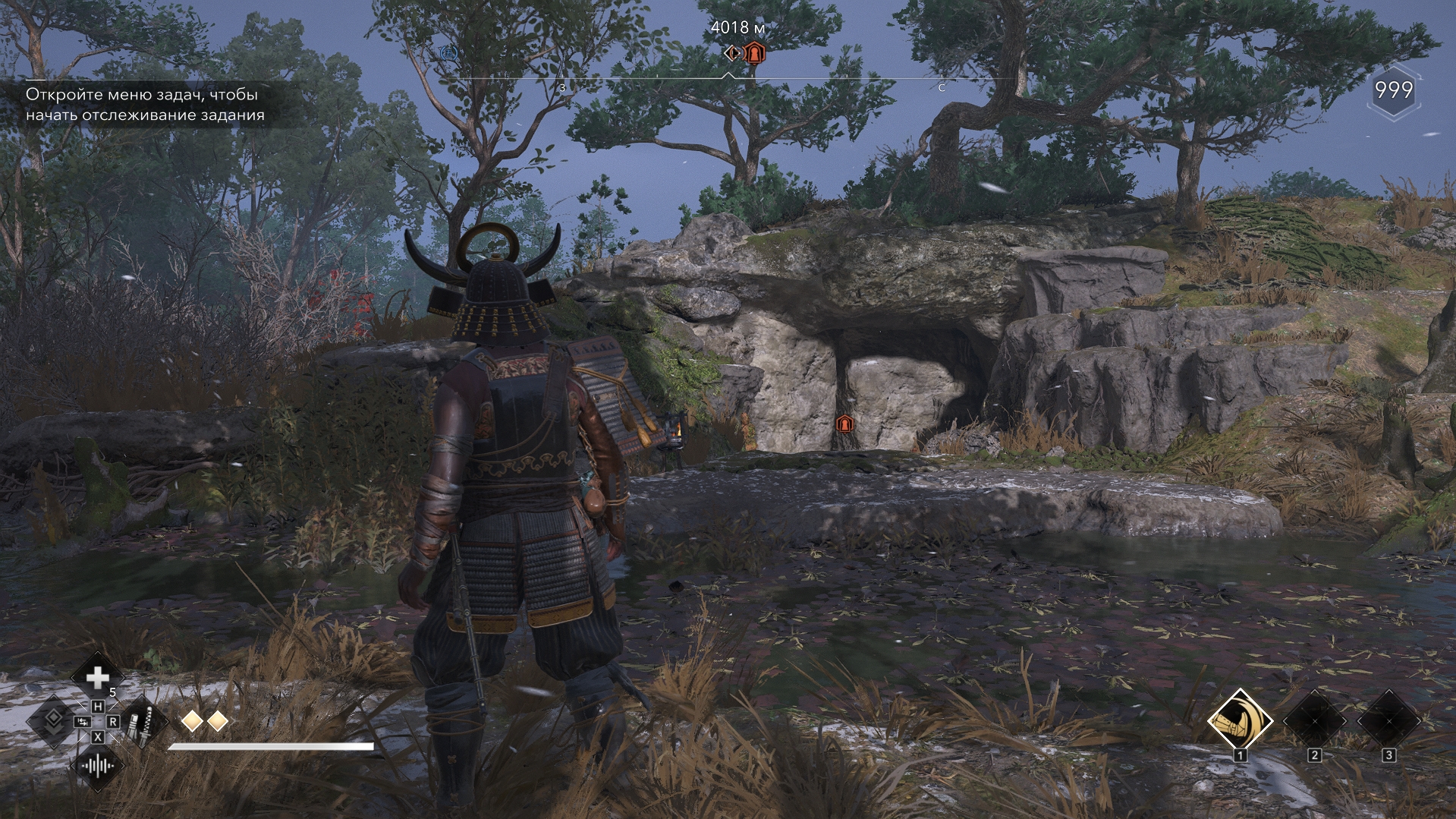Click the orange keyhole waypoint at the cave
The height and width of the screenshot is (819, 1456).
(844, 424)
